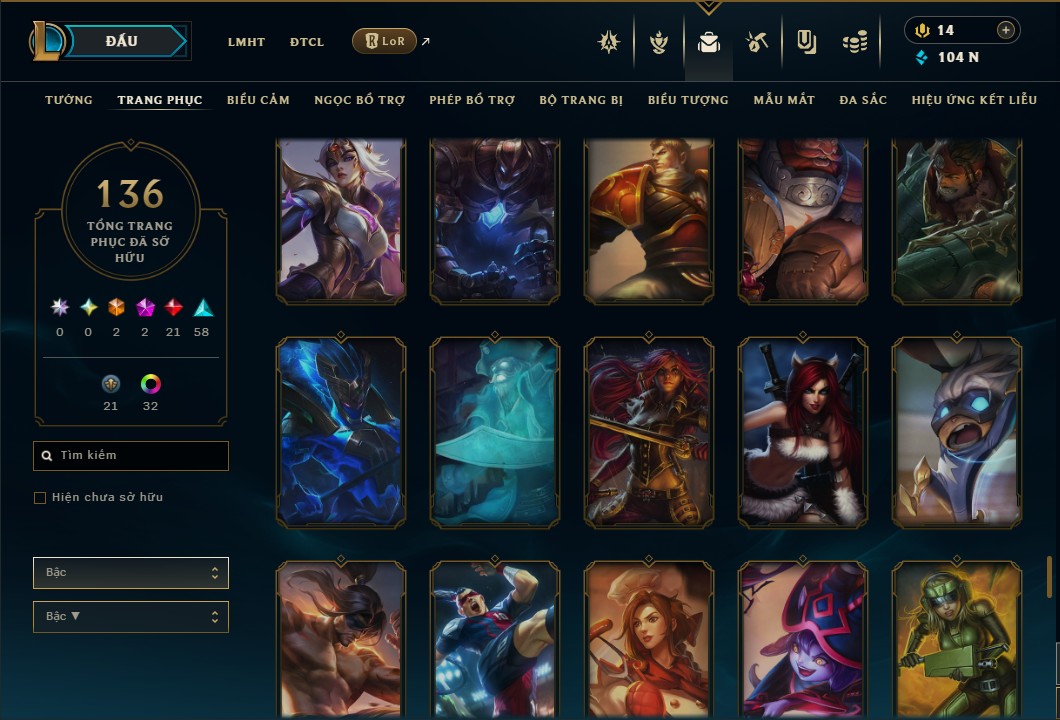Click the Tìm kiếm search box
The width and height of the screenshot is (1060, 720).
[x=131, y=456]
